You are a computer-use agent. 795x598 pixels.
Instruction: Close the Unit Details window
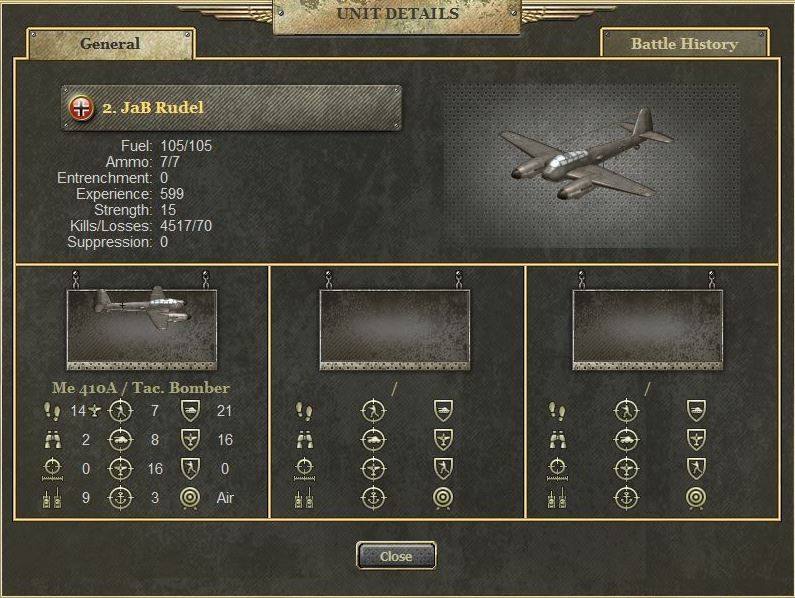pyautogui.click(x=396, y=556)
